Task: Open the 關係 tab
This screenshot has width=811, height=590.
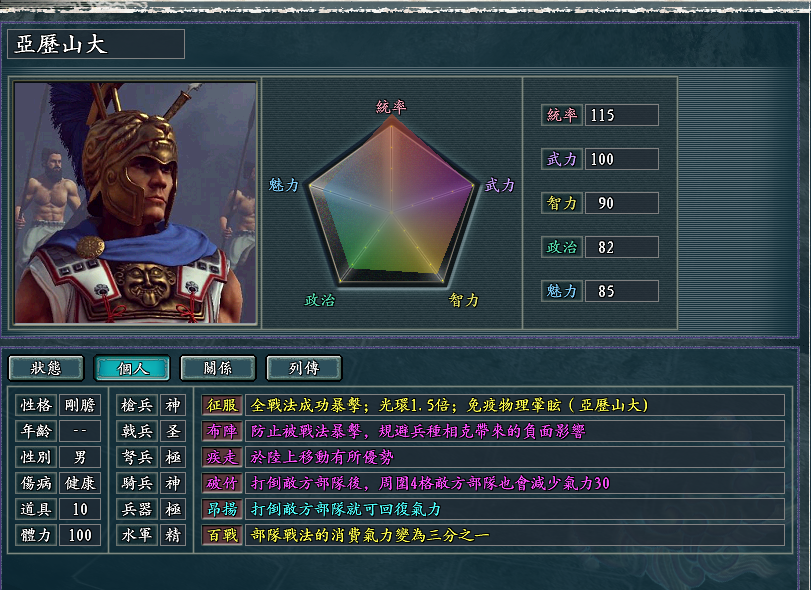Action: (x=218, y=368)
